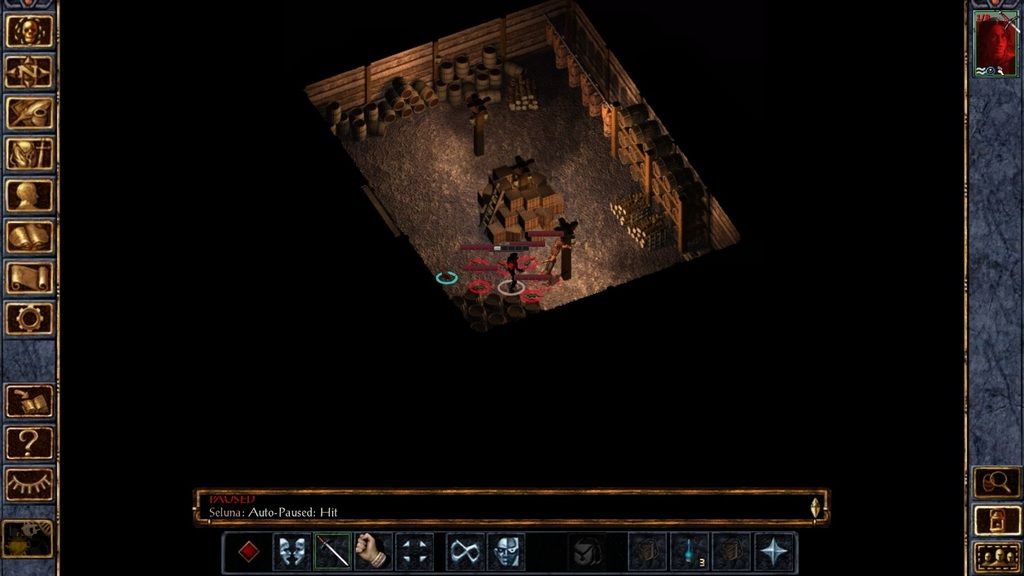Select the equipped sword weapon slot
Viewport: 1024px width, 576px height.
333,552
